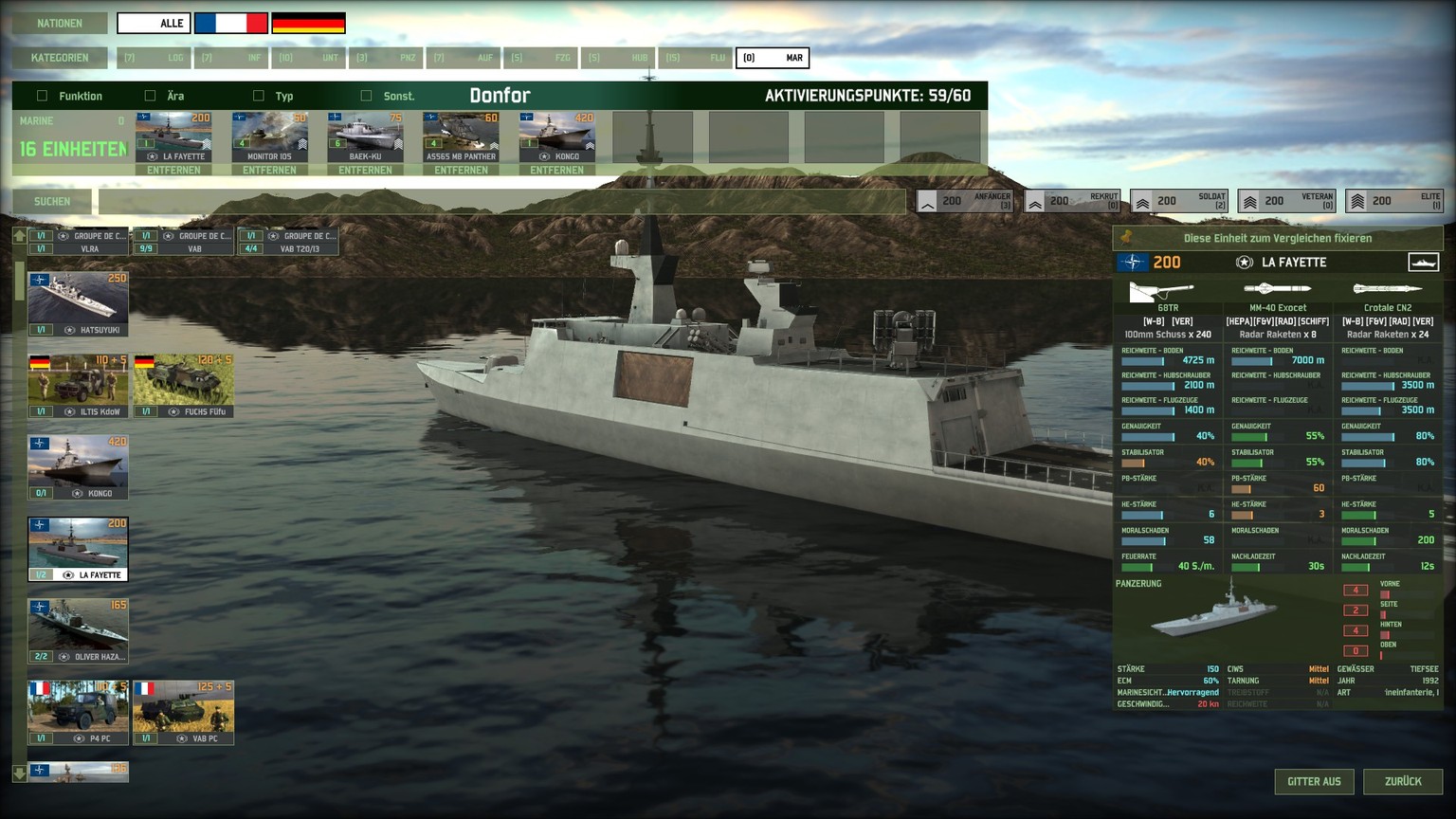1456x819 pixels.
Task: Remove the Kongo from the deck
Action: (556, 171)
